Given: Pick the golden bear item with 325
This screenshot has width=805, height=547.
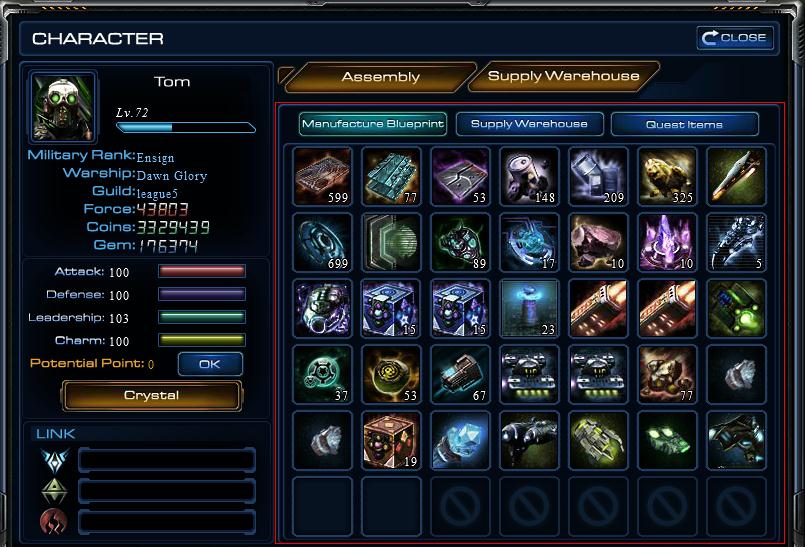Looking at the screenshot, I should (x=667, y=176).
